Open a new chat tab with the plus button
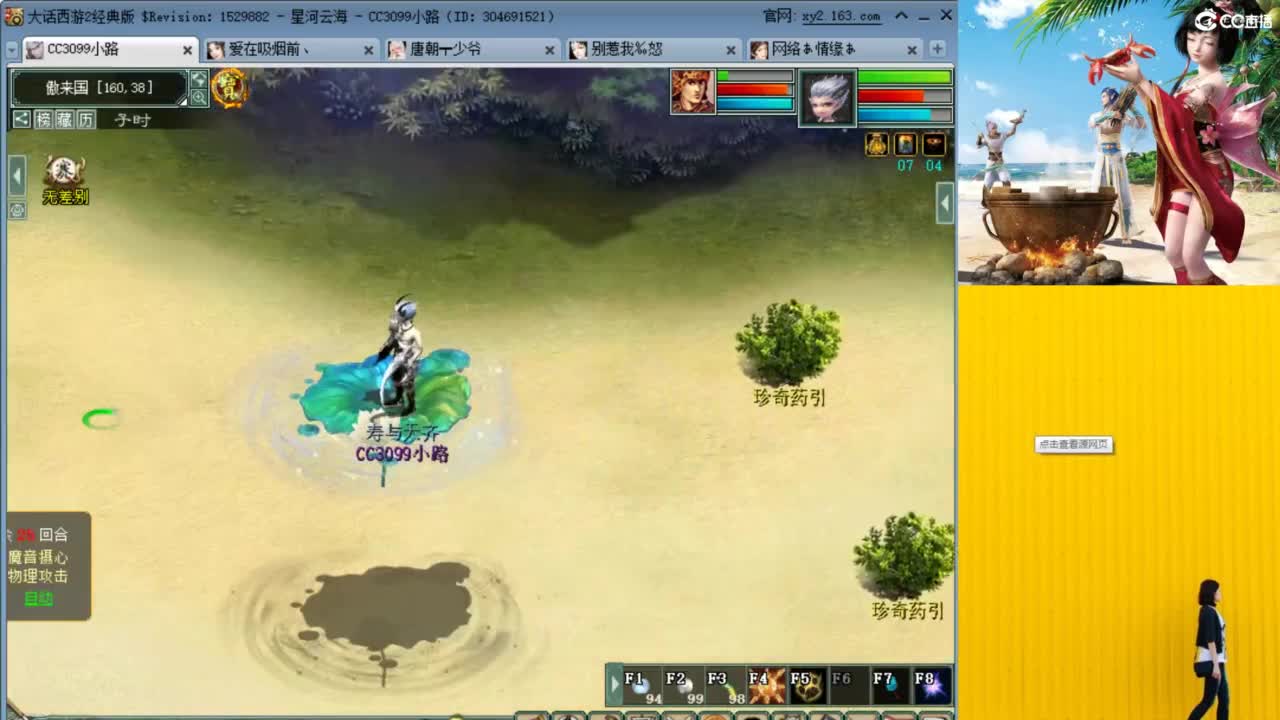This screenshot has width=1280, height=720. point(935,48)
